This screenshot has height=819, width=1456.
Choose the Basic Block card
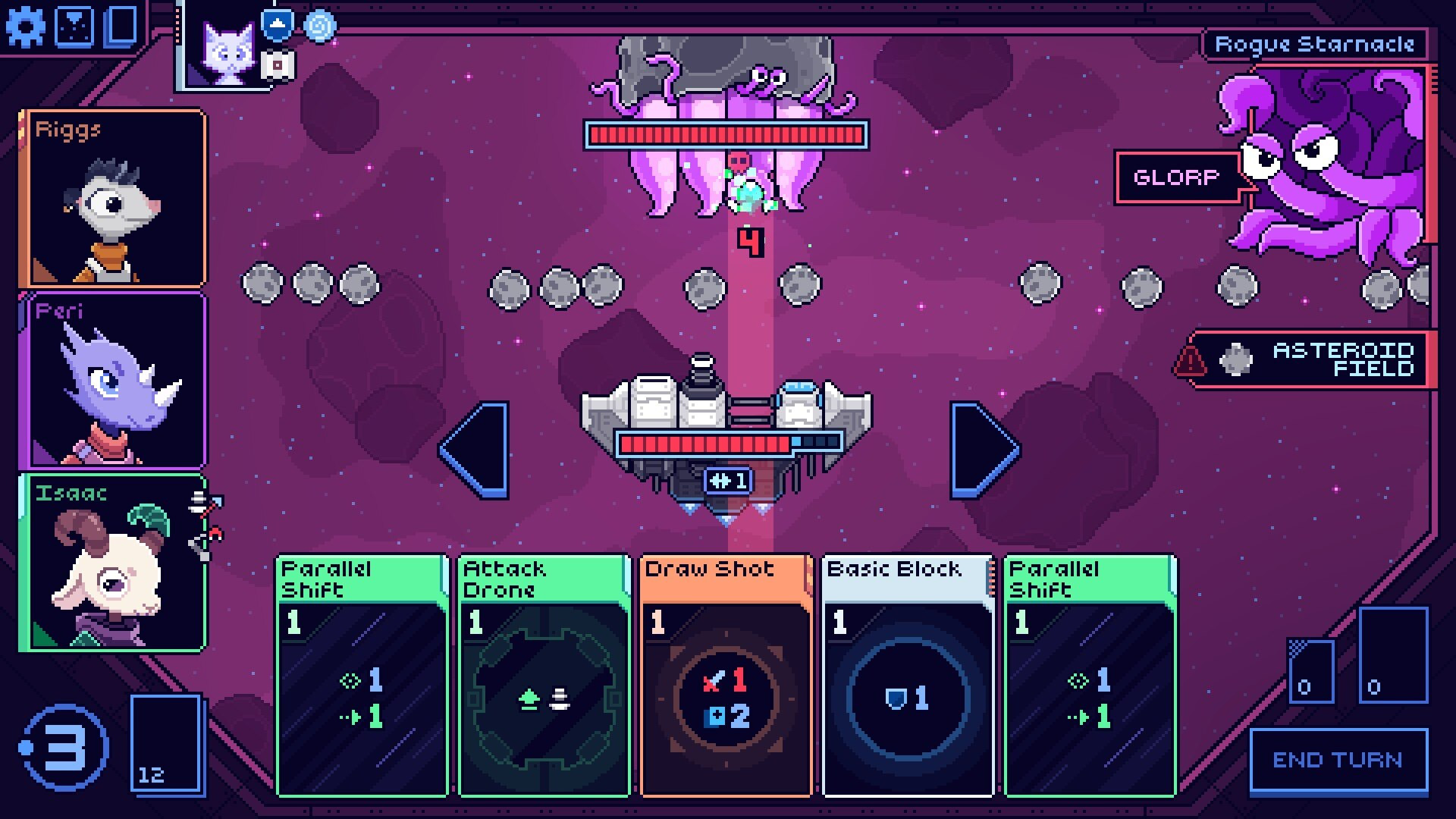(908, 675)
